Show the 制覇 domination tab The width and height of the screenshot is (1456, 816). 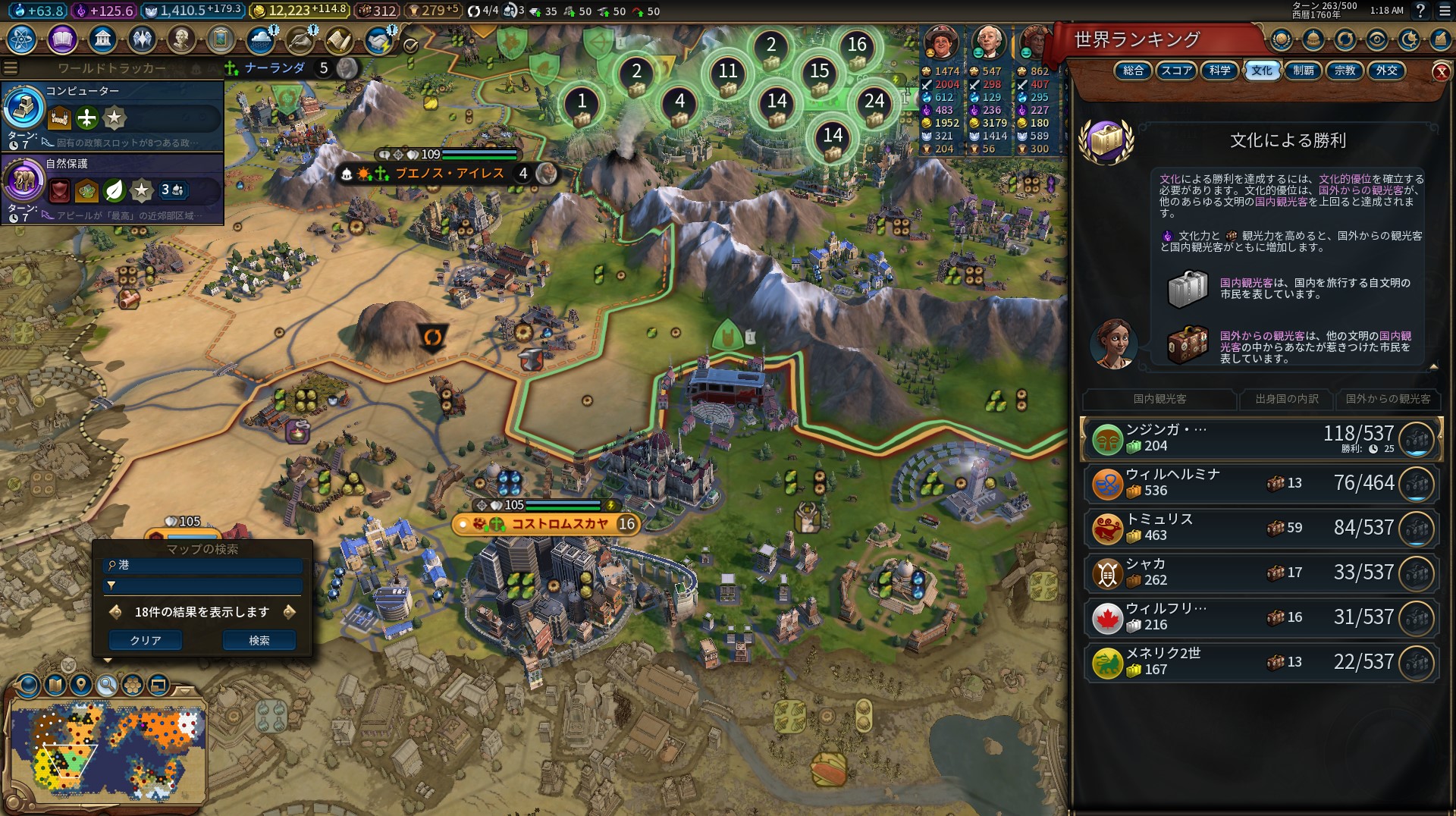tap(1303, 71)
